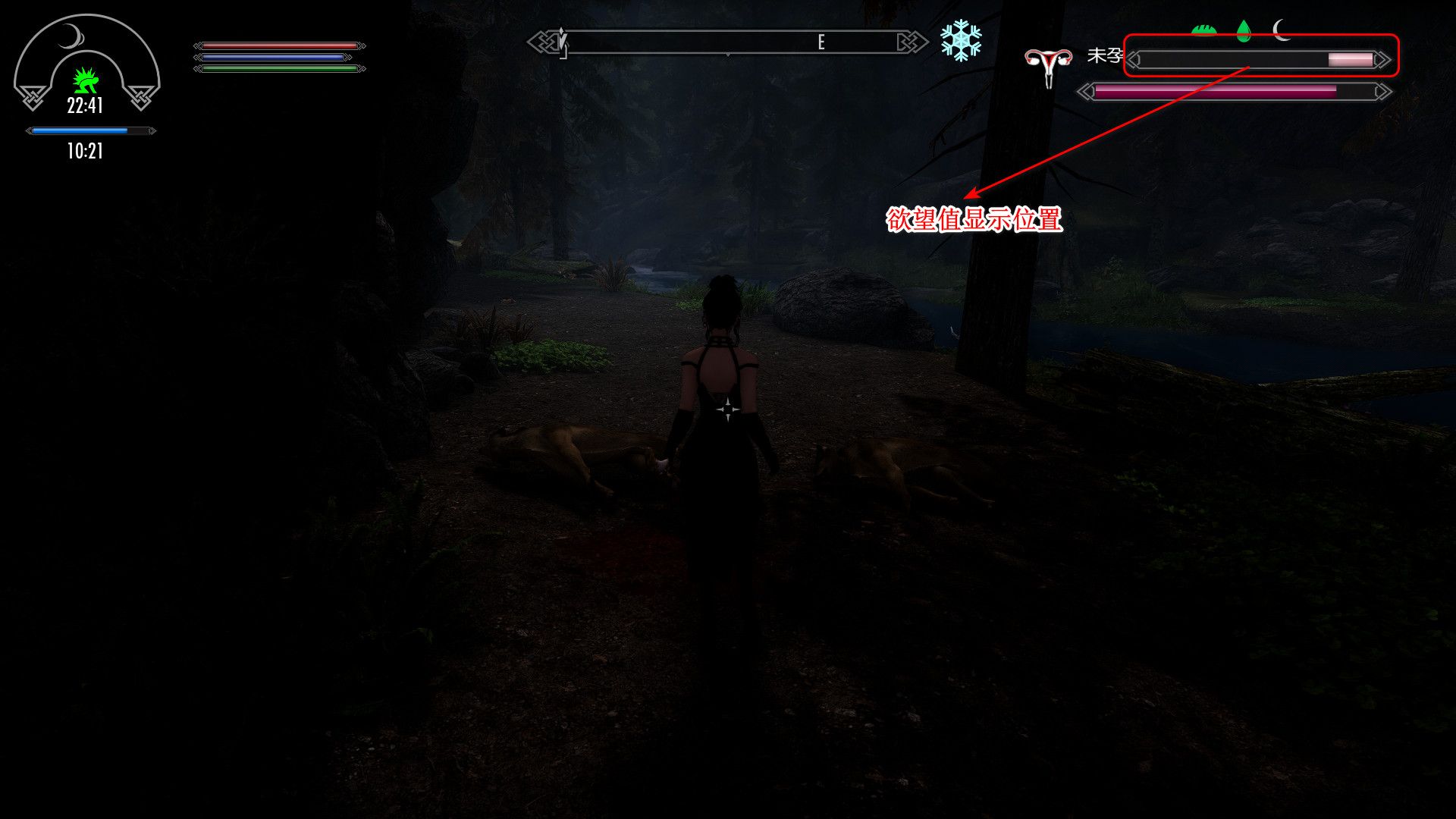Click the compass bar at top center
This screenshot has height=819, width=1456.
(728, 42)
